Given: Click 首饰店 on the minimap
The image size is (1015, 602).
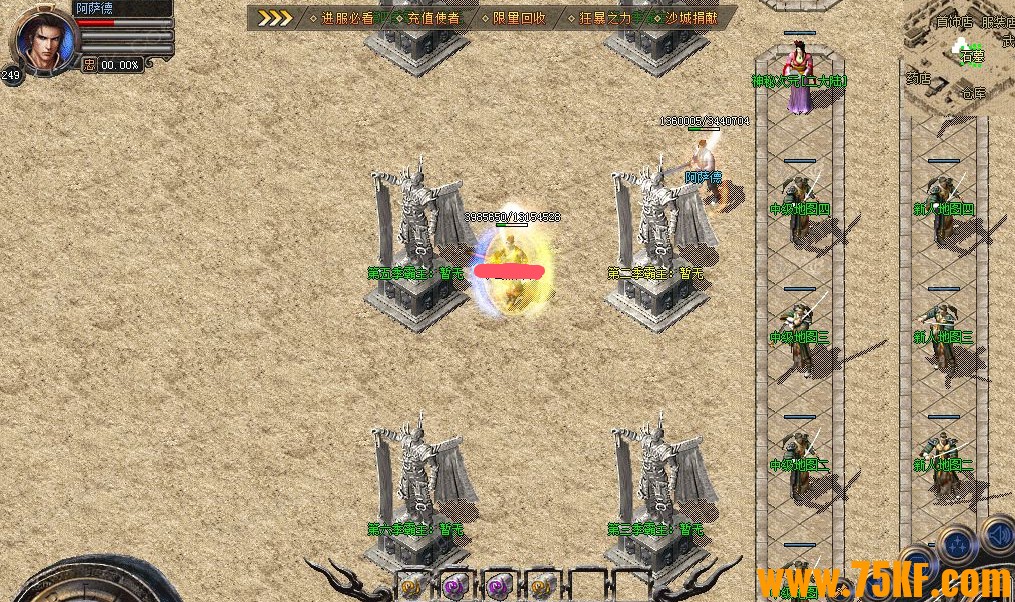Looking at the screenshot, I should point(953,22).
